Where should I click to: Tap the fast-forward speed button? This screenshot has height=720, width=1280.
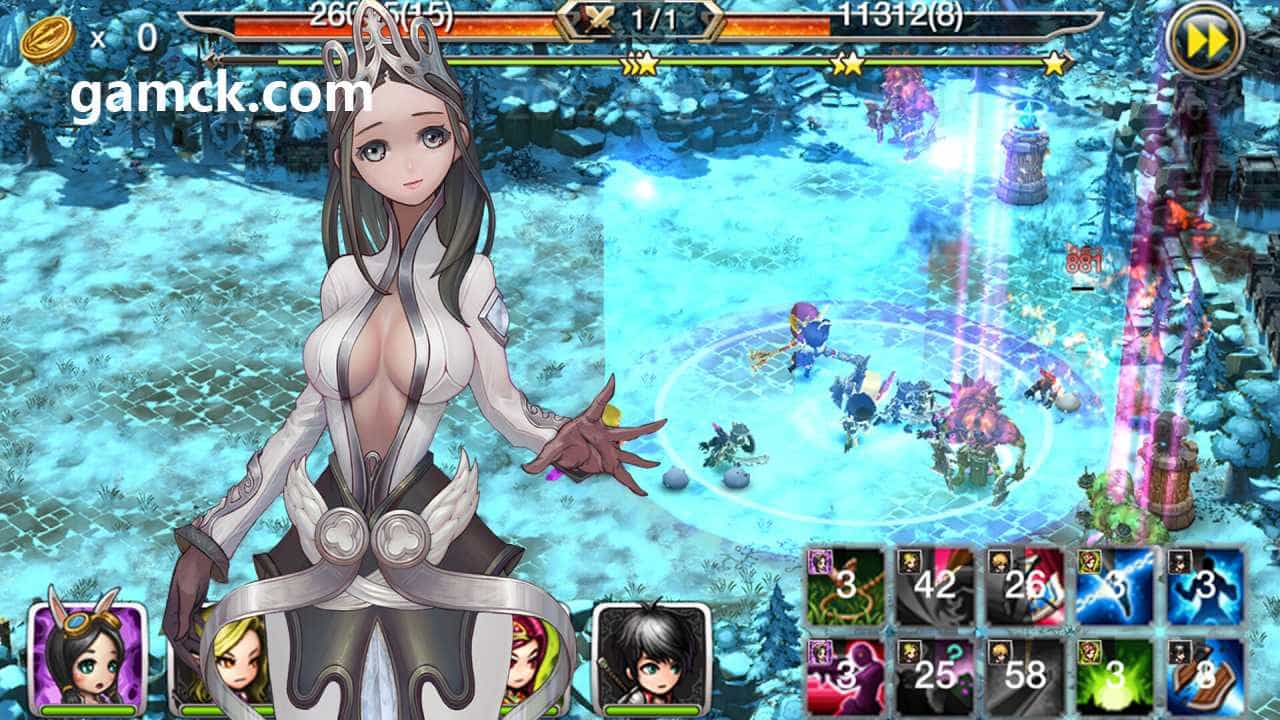1205,41
